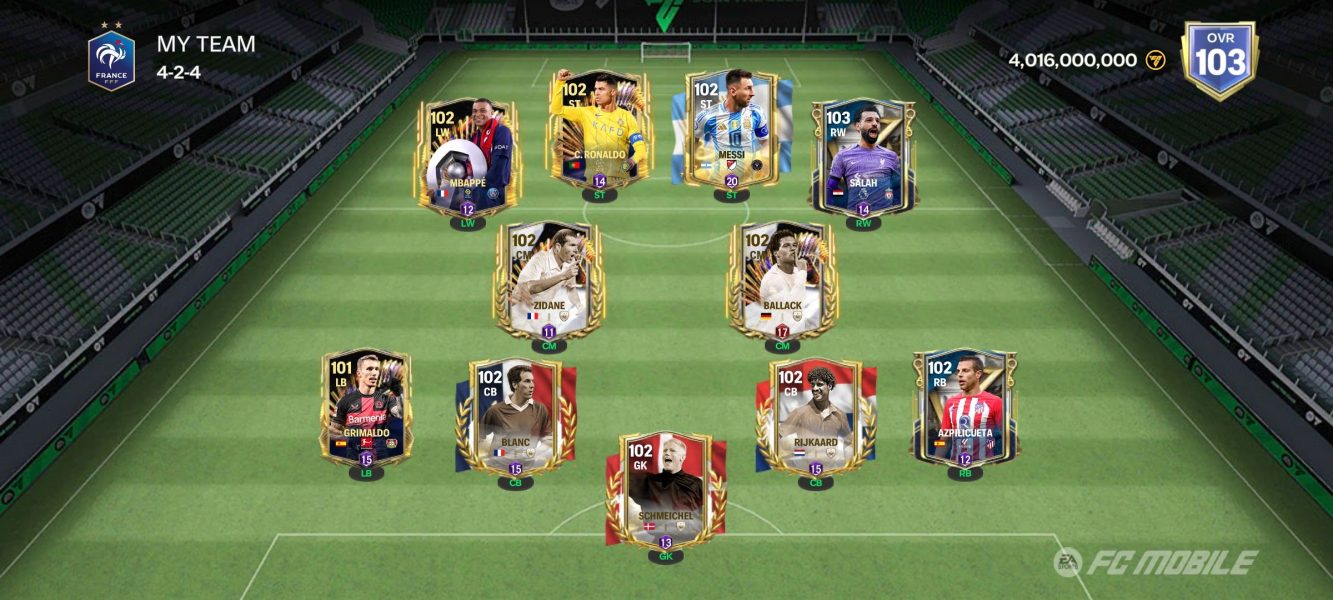Tap the Zidane midfielder card
Viewport: 1333px width, 600px height.
(548, 279)
